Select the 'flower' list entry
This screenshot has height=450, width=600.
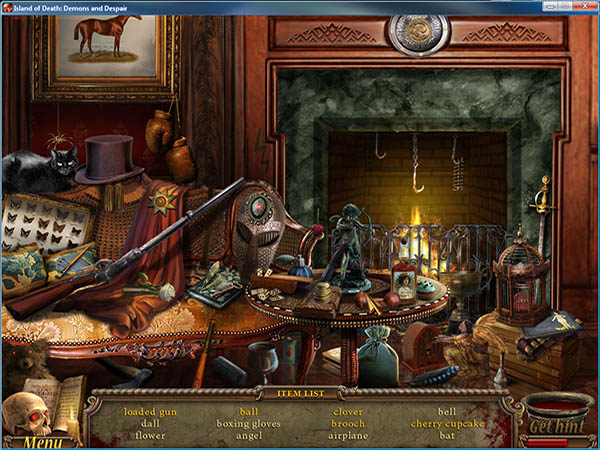point(150,436)
